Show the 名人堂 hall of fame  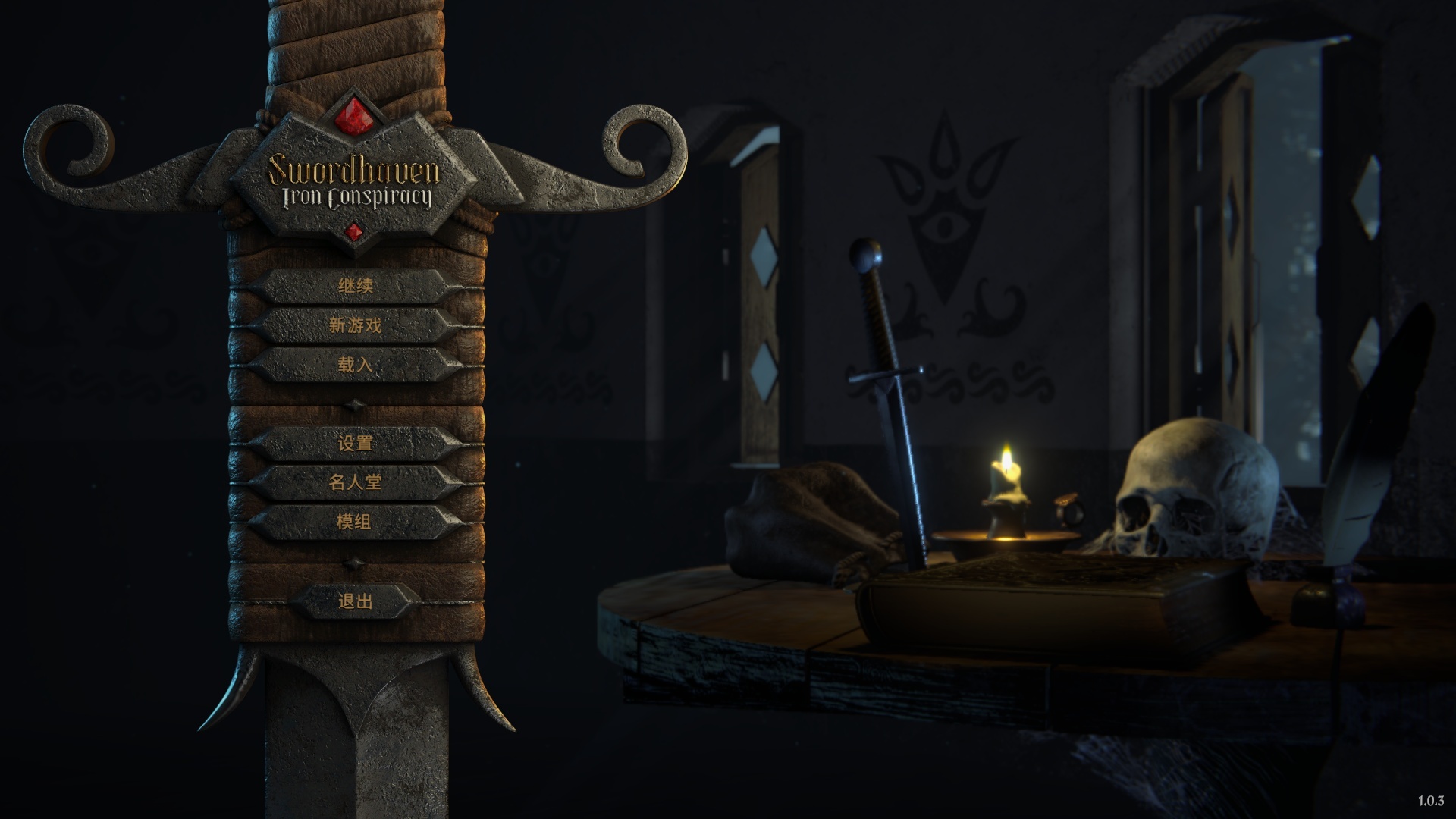[355, 482]
